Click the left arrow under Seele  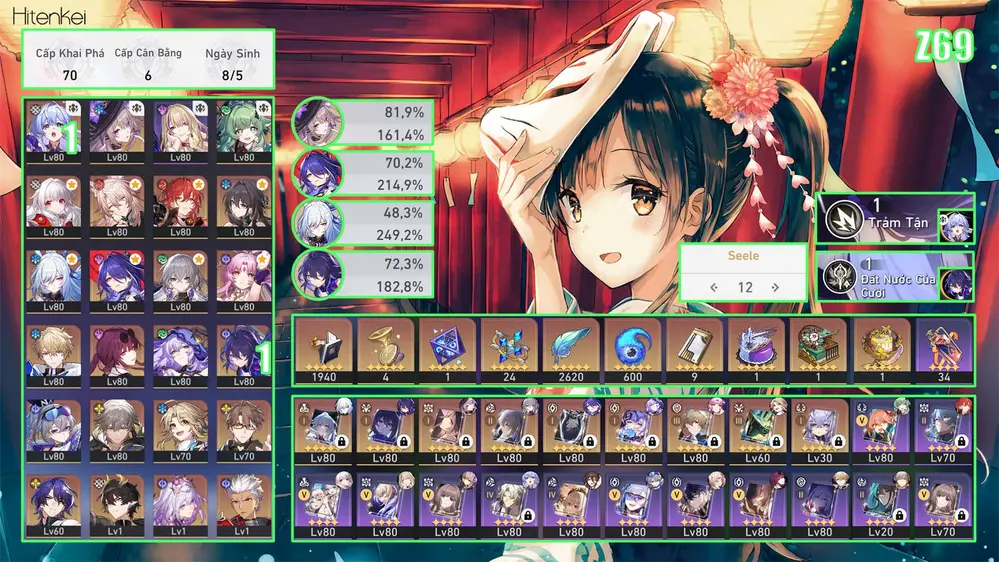(714, 287)
